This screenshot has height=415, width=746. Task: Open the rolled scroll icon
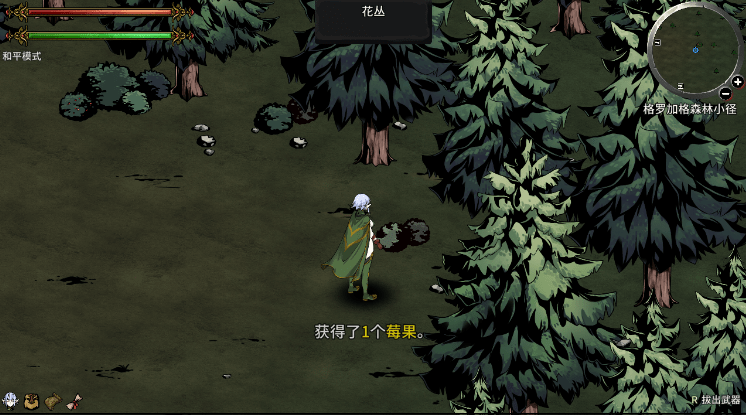(73, 401)
